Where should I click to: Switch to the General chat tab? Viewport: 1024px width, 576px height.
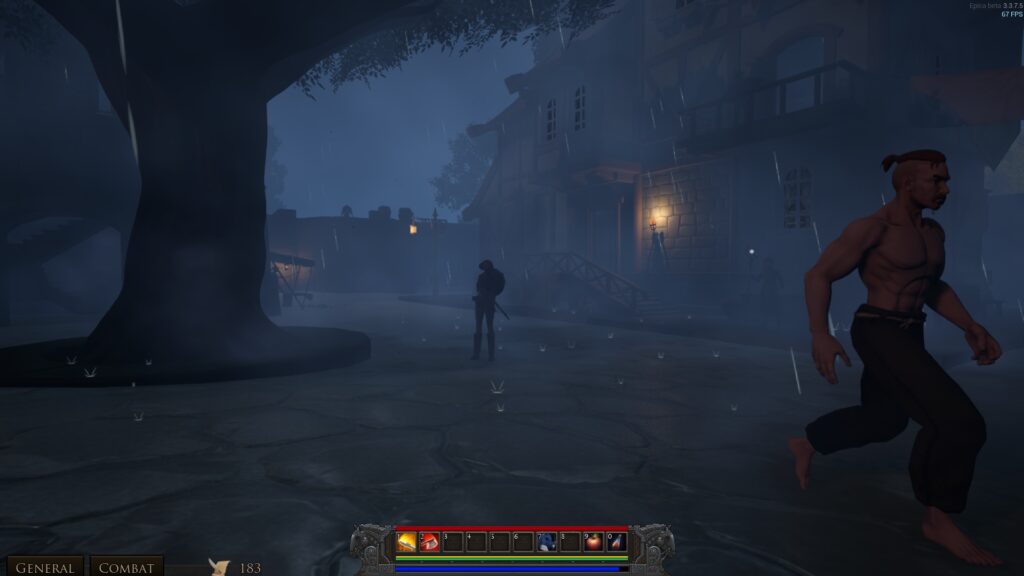[x=44, y=567]
